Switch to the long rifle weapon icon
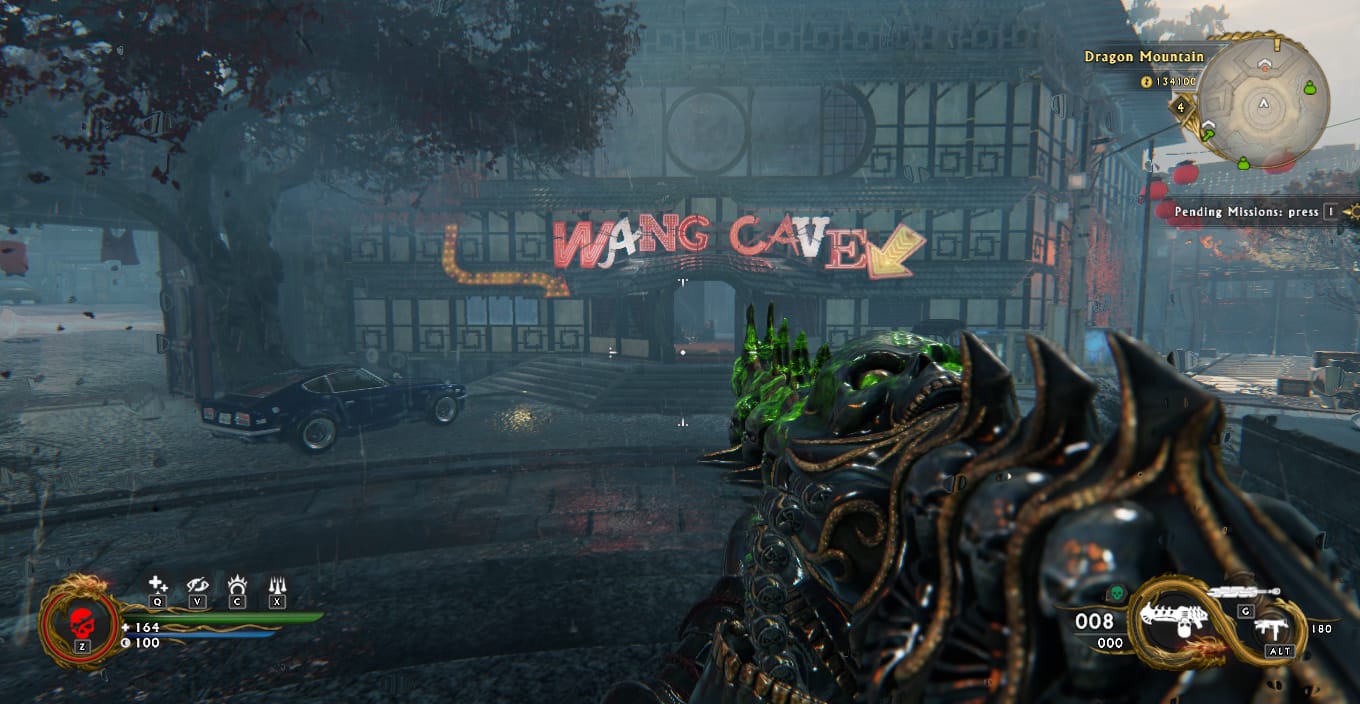 [1245, 593]
